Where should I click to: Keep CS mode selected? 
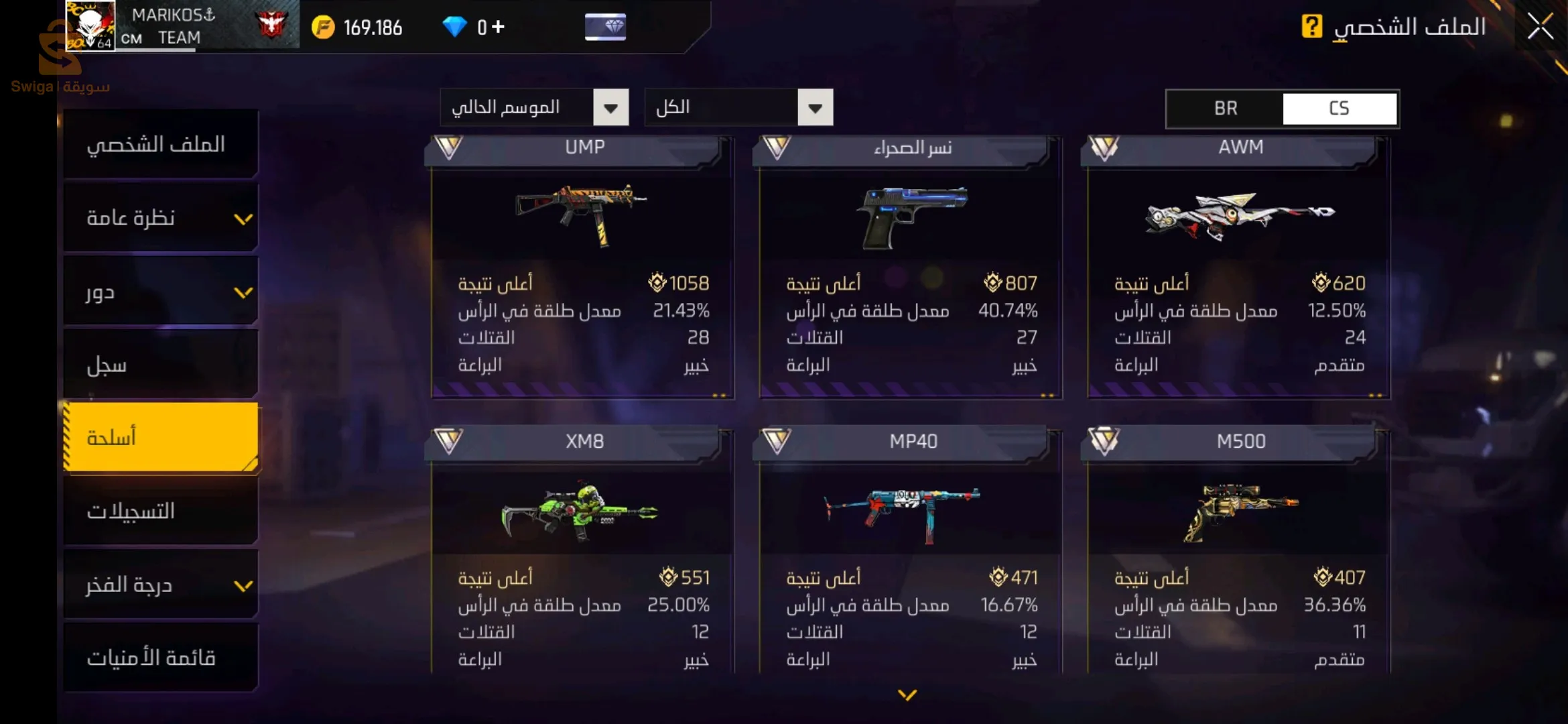1340,109
